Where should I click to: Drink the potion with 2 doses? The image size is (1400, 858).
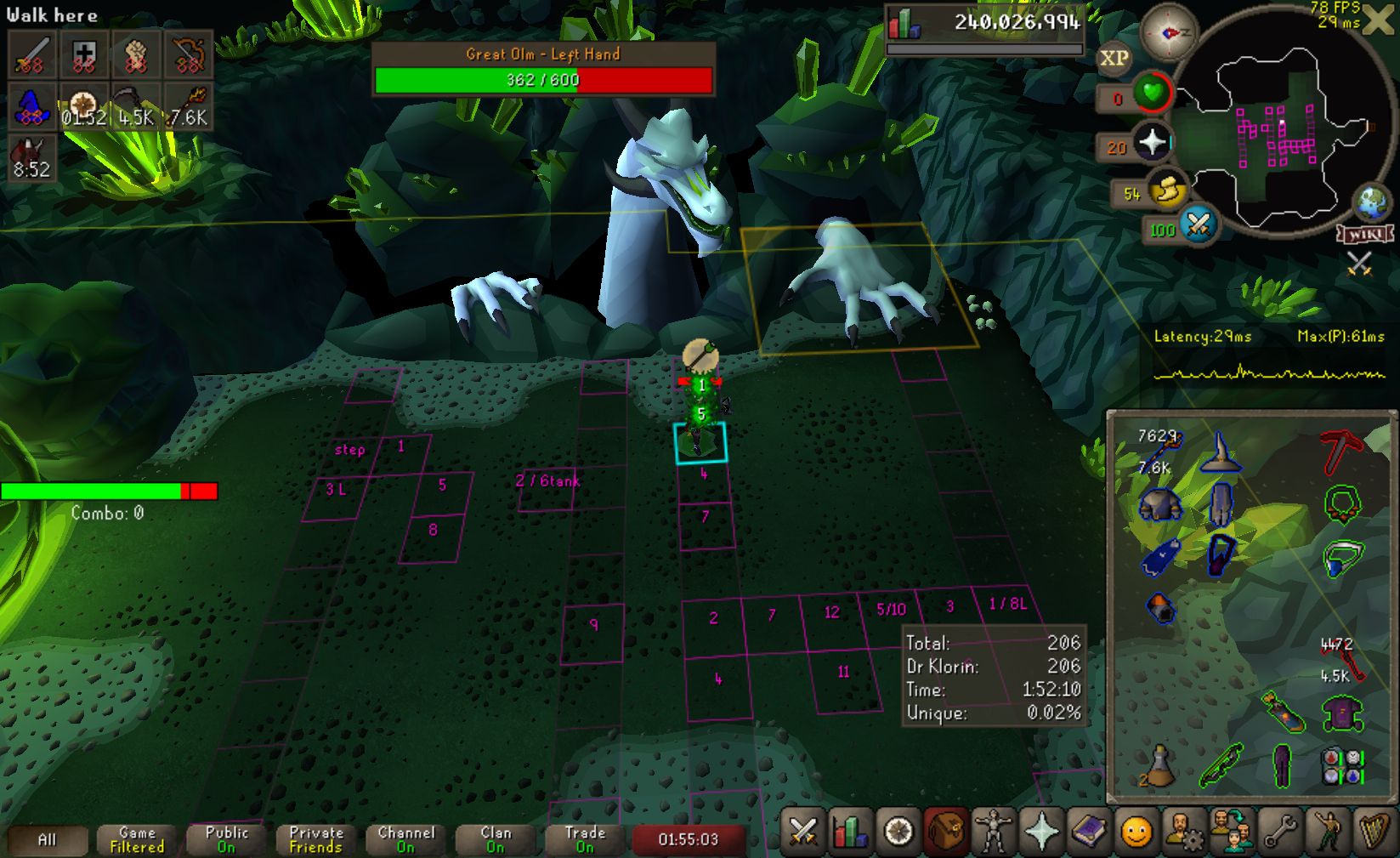coord(1158,765)
